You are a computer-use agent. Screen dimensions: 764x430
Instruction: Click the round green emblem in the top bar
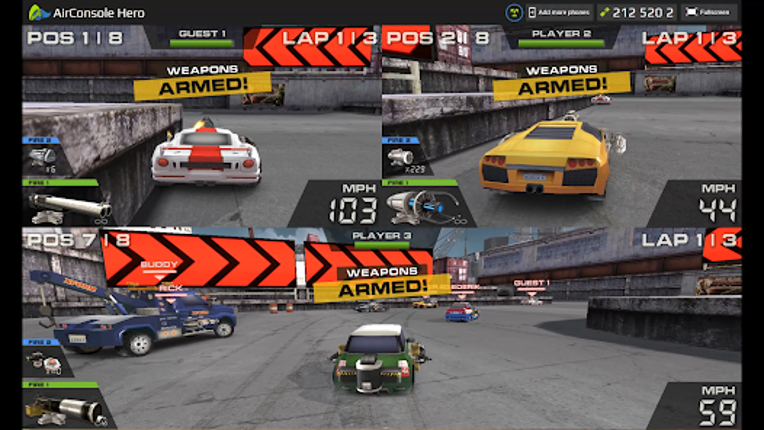click(512, 12)
